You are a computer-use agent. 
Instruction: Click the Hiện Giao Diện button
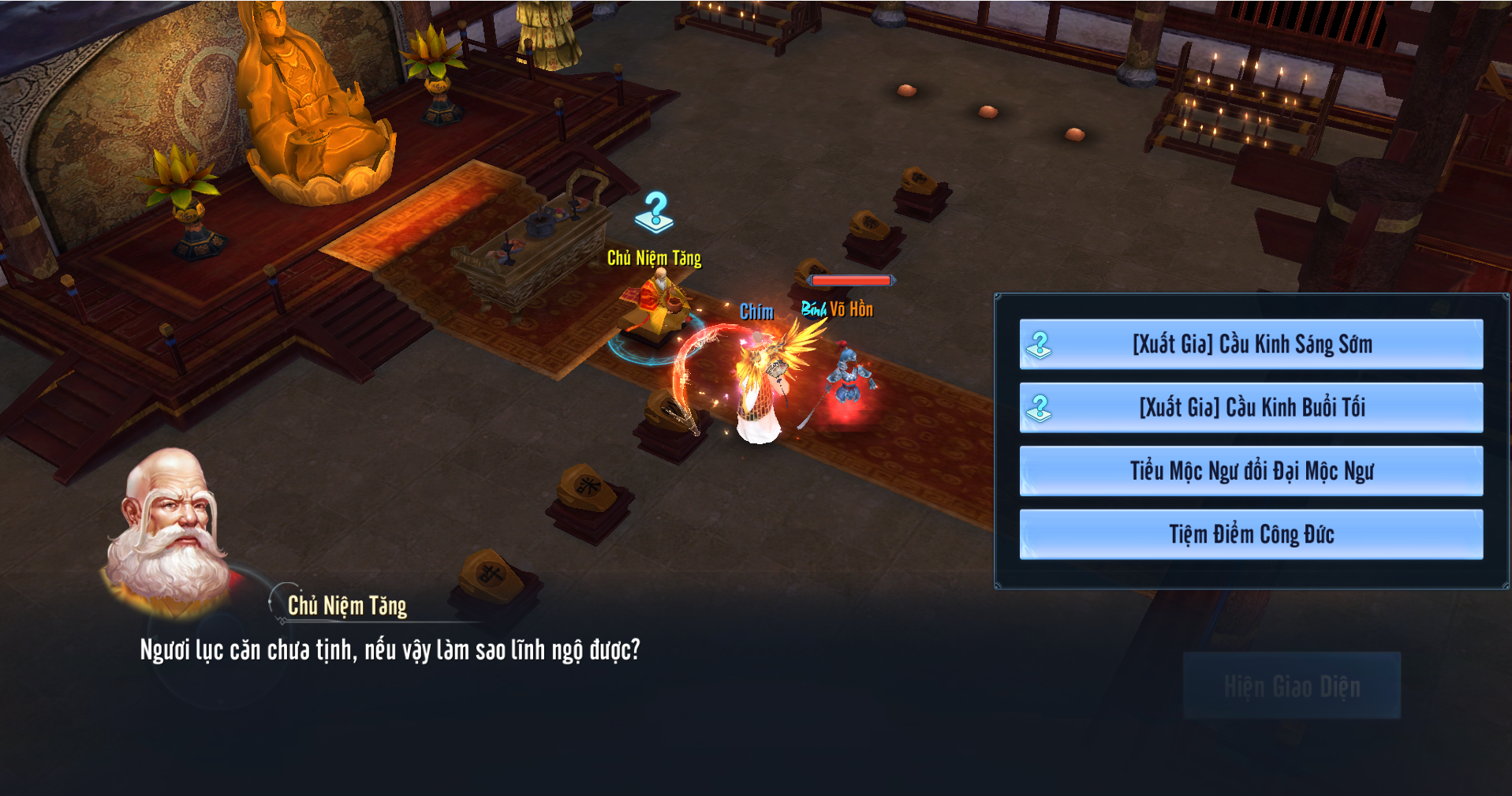pyautogui.click(x=1291, y=686)
